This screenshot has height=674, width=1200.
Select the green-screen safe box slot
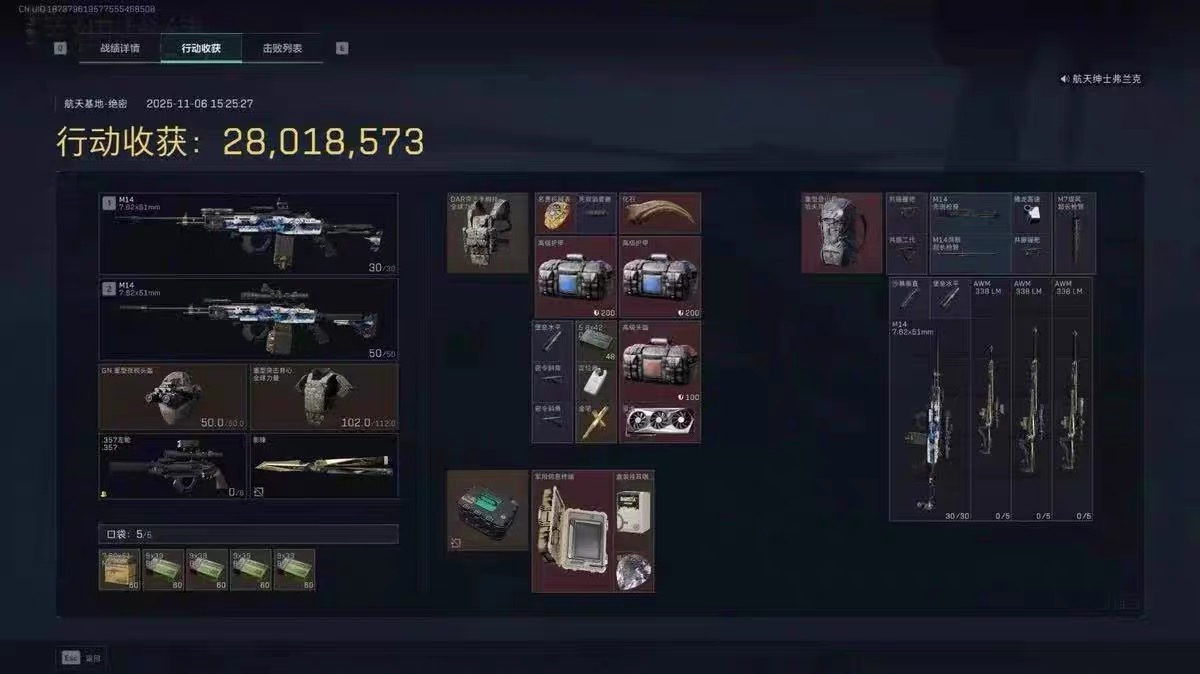(487, 510)
